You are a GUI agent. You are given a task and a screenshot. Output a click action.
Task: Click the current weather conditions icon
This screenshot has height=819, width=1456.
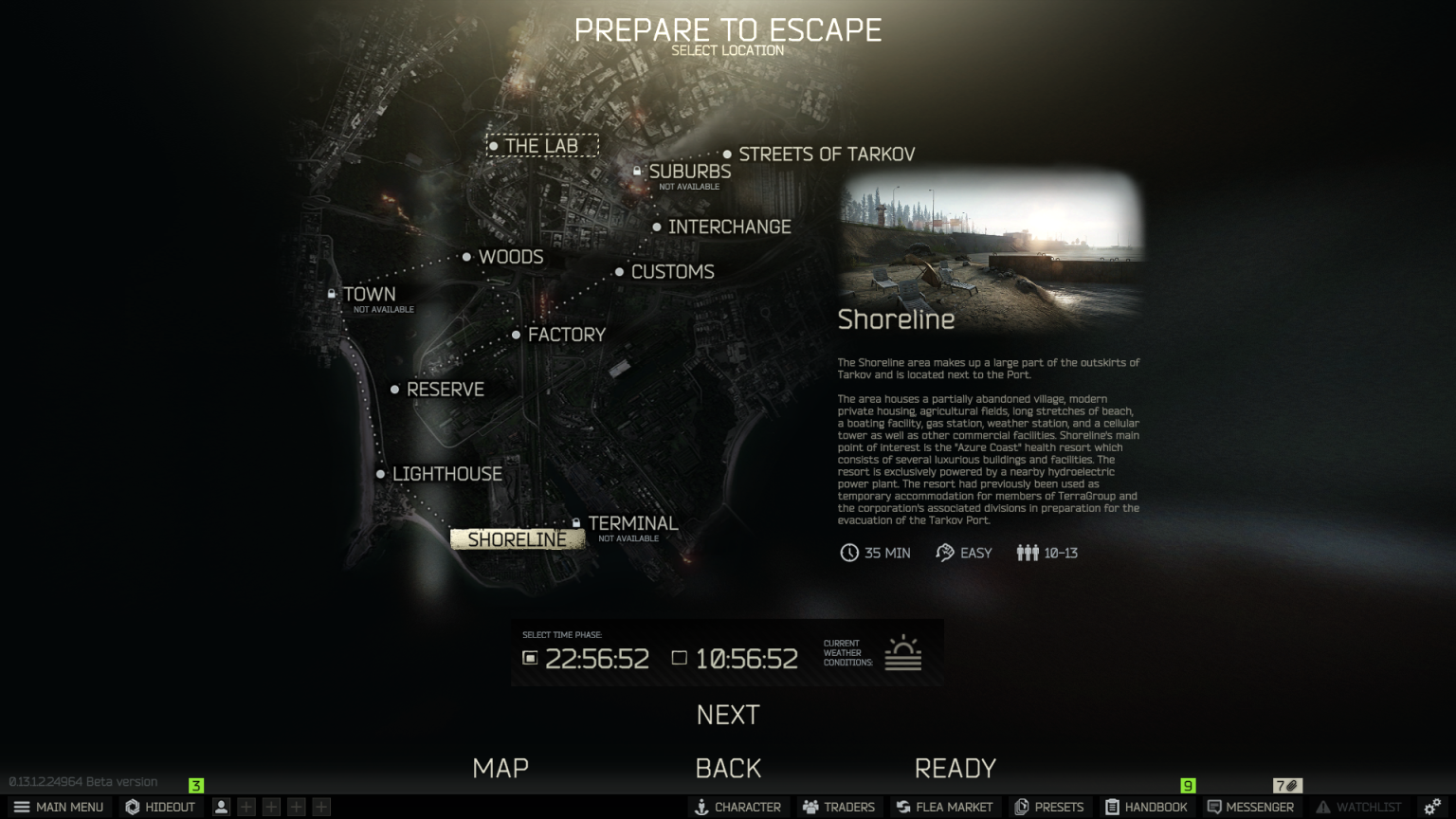(x=903, y=650)
